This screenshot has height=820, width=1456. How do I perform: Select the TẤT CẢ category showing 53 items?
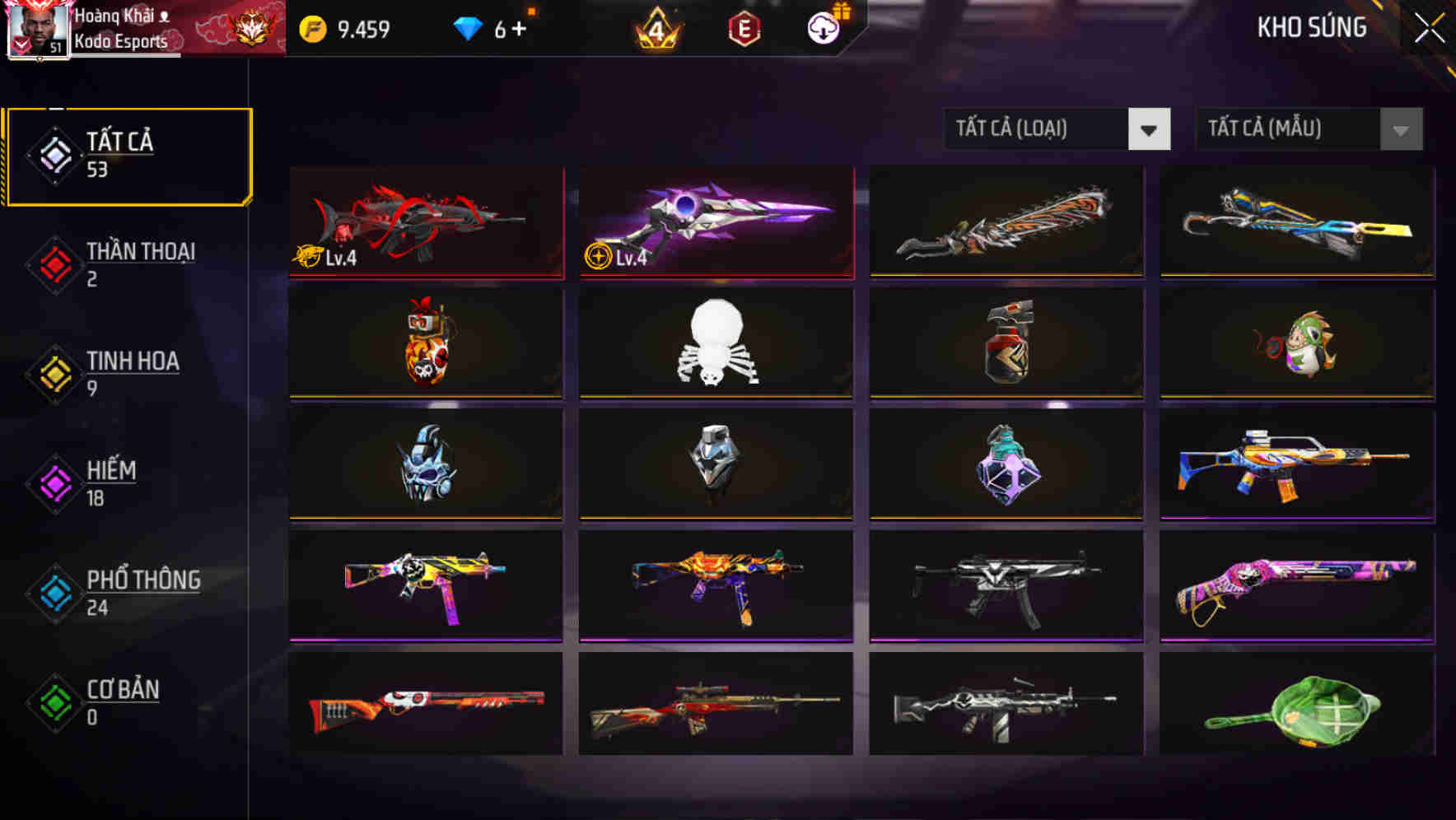click(128, 155)
